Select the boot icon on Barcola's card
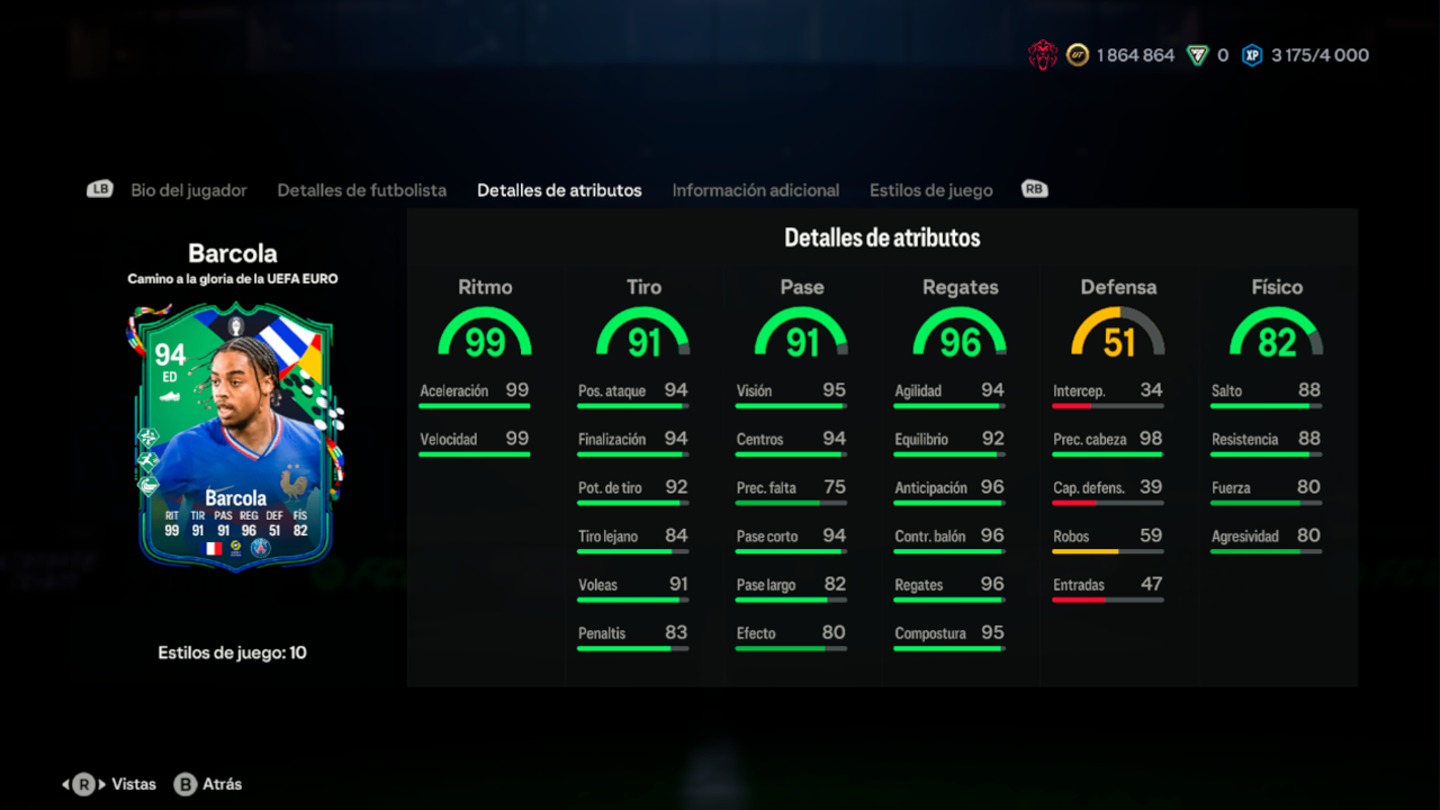1440x810 pixels. 171,397
